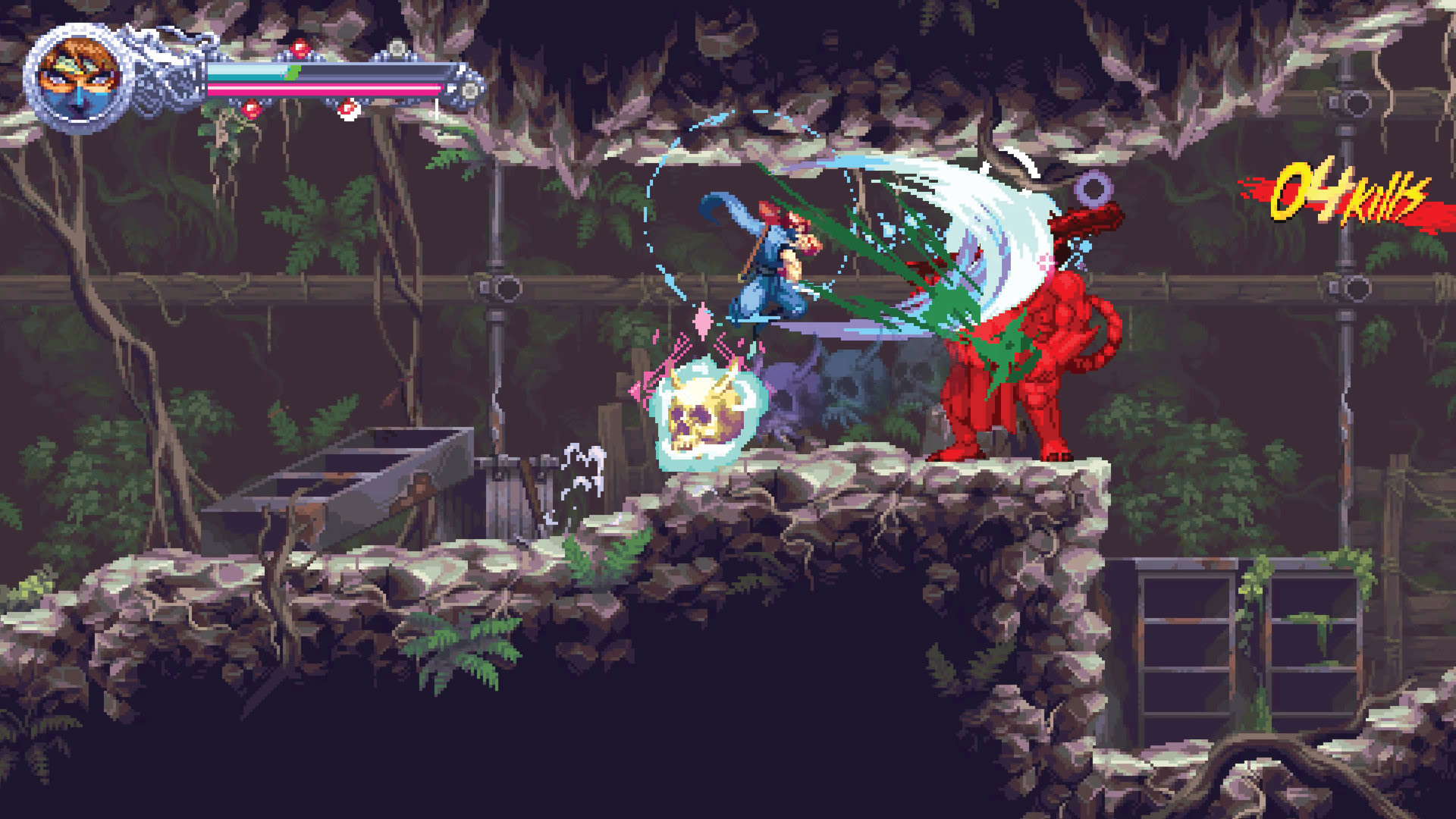Toggle the red berry below the pink health bar
Screen dimensions: 1456x819
coord(252,110)
